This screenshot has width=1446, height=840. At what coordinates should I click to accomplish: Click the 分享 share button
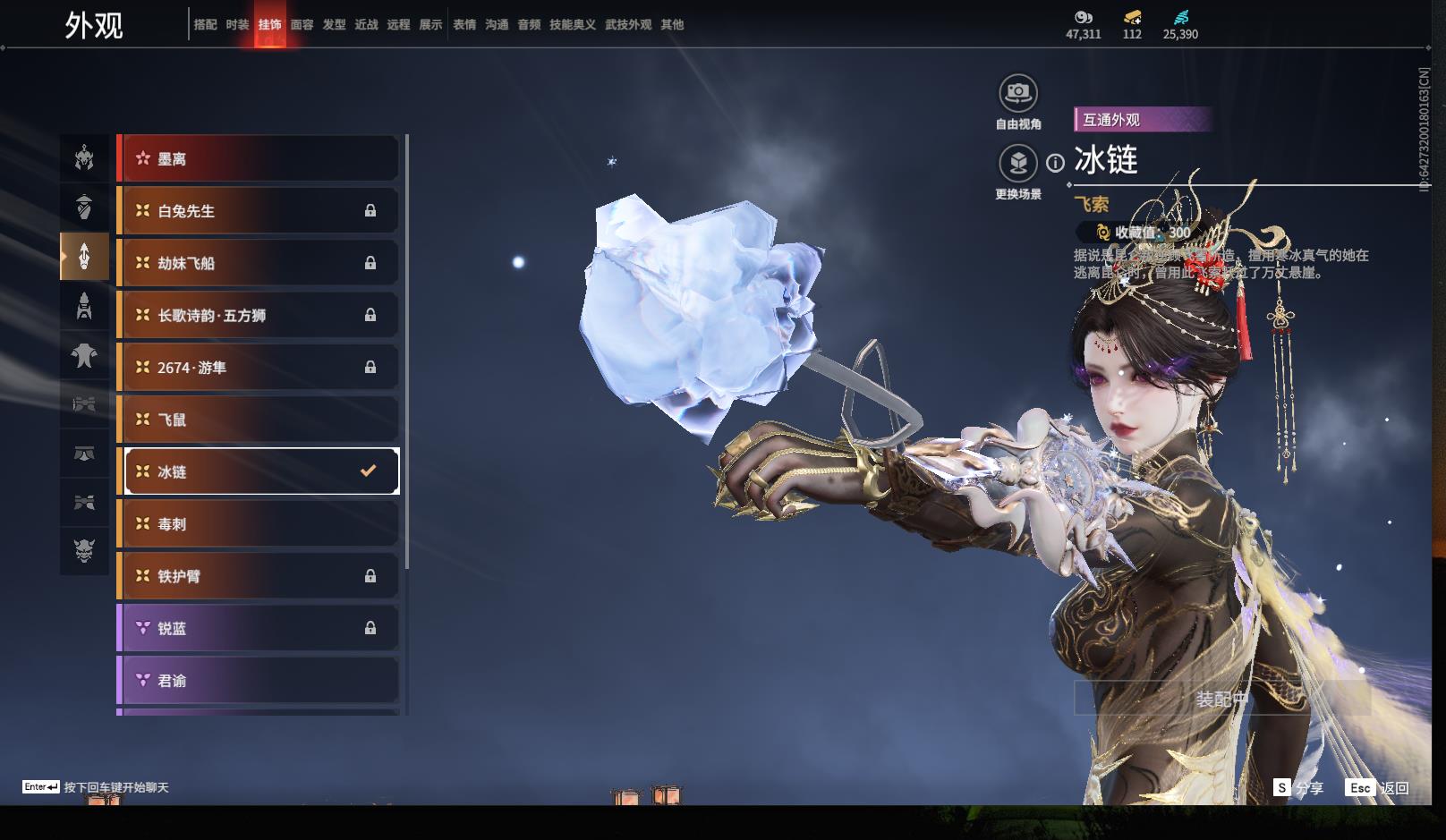1299,788
